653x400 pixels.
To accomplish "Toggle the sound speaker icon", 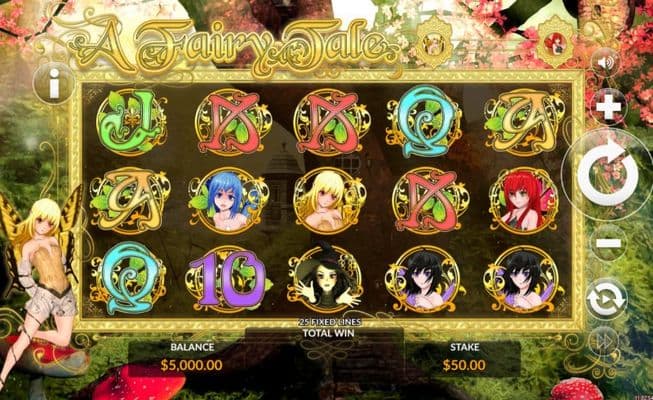I will tap(604, 62).
